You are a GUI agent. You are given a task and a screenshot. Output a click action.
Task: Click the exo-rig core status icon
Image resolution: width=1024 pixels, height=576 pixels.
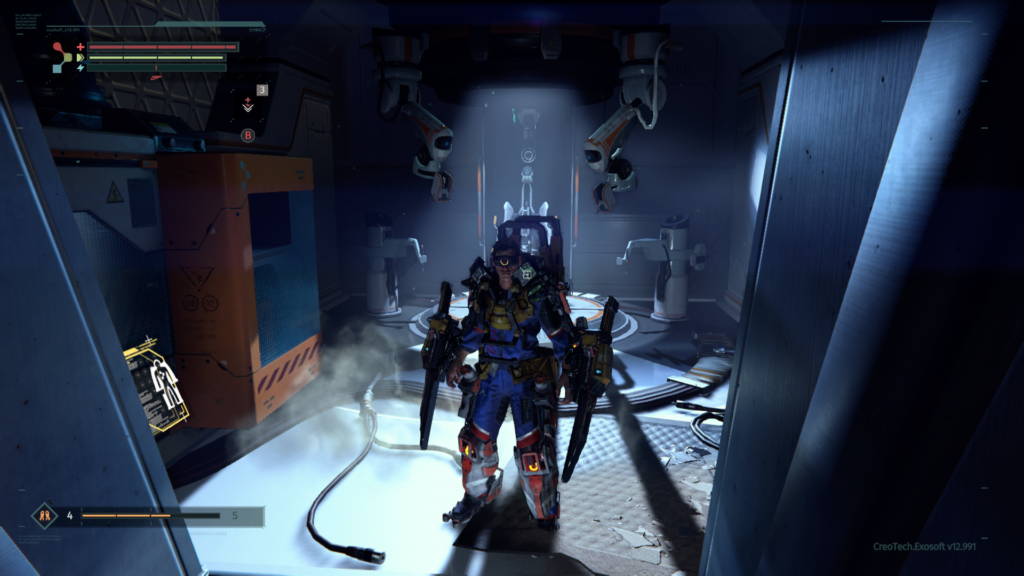coord(61,57)
